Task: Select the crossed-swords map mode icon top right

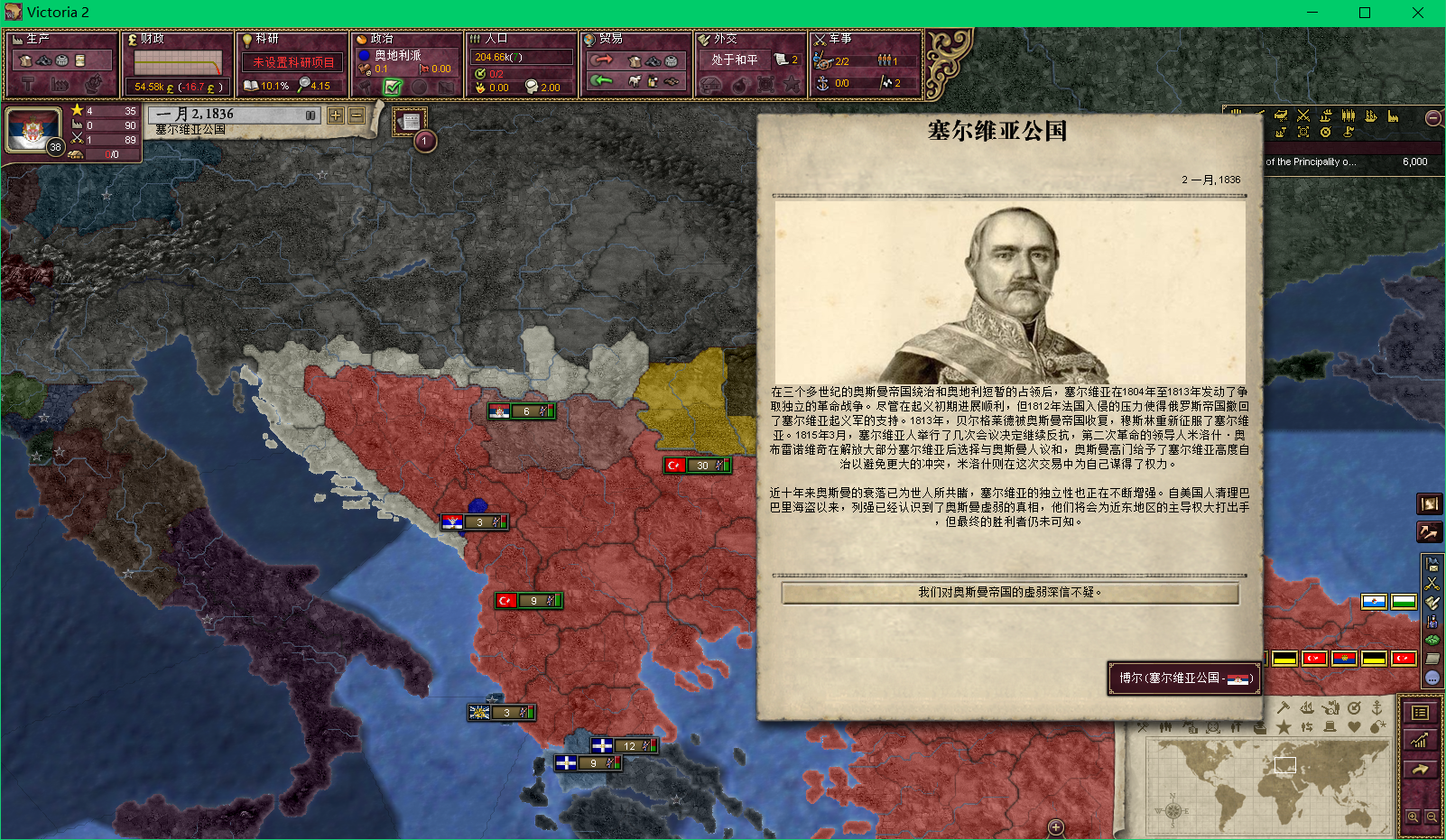Action: point(1303,115)
